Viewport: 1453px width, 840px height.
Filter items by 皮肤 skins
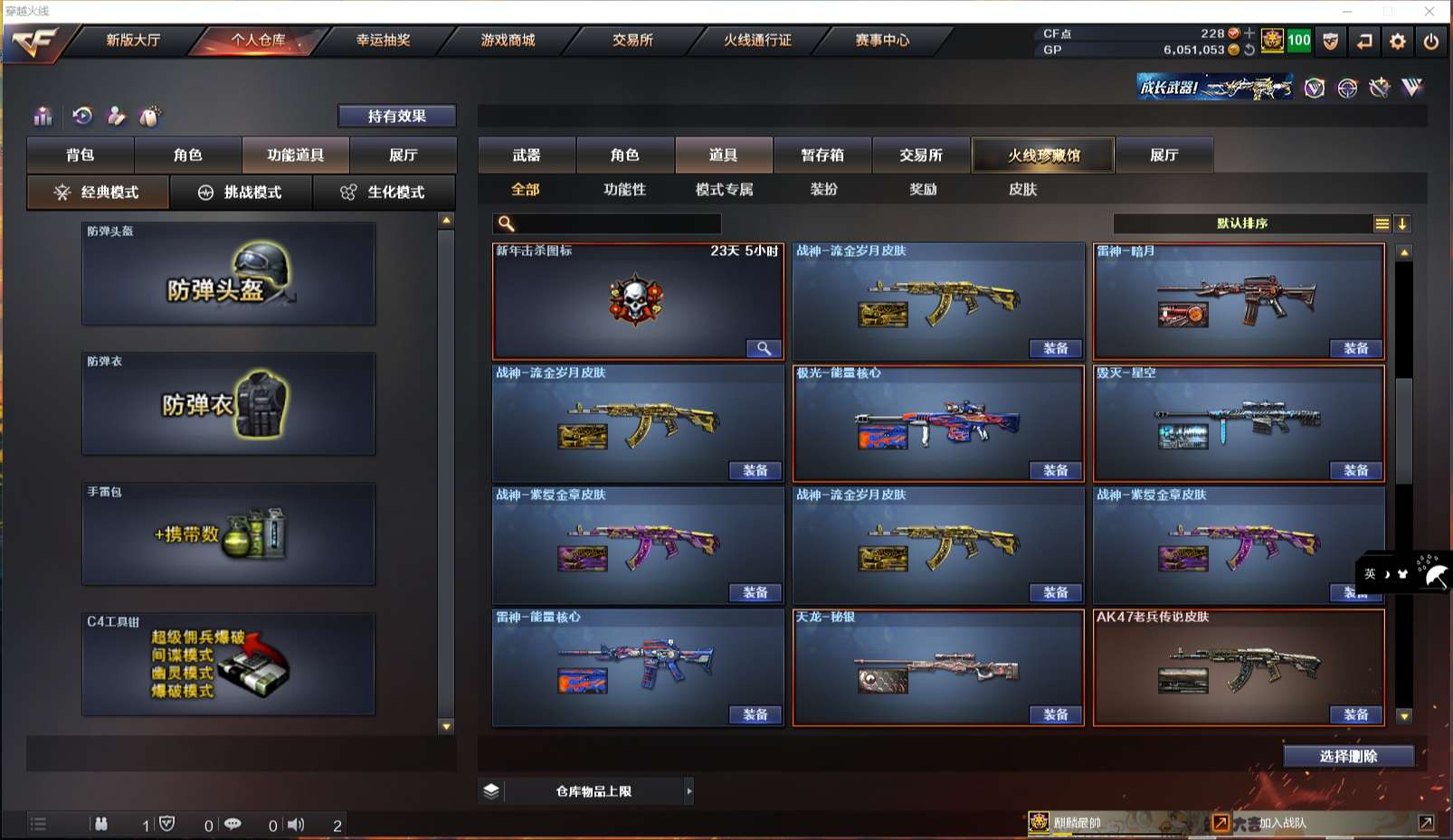click(1022, 189)
